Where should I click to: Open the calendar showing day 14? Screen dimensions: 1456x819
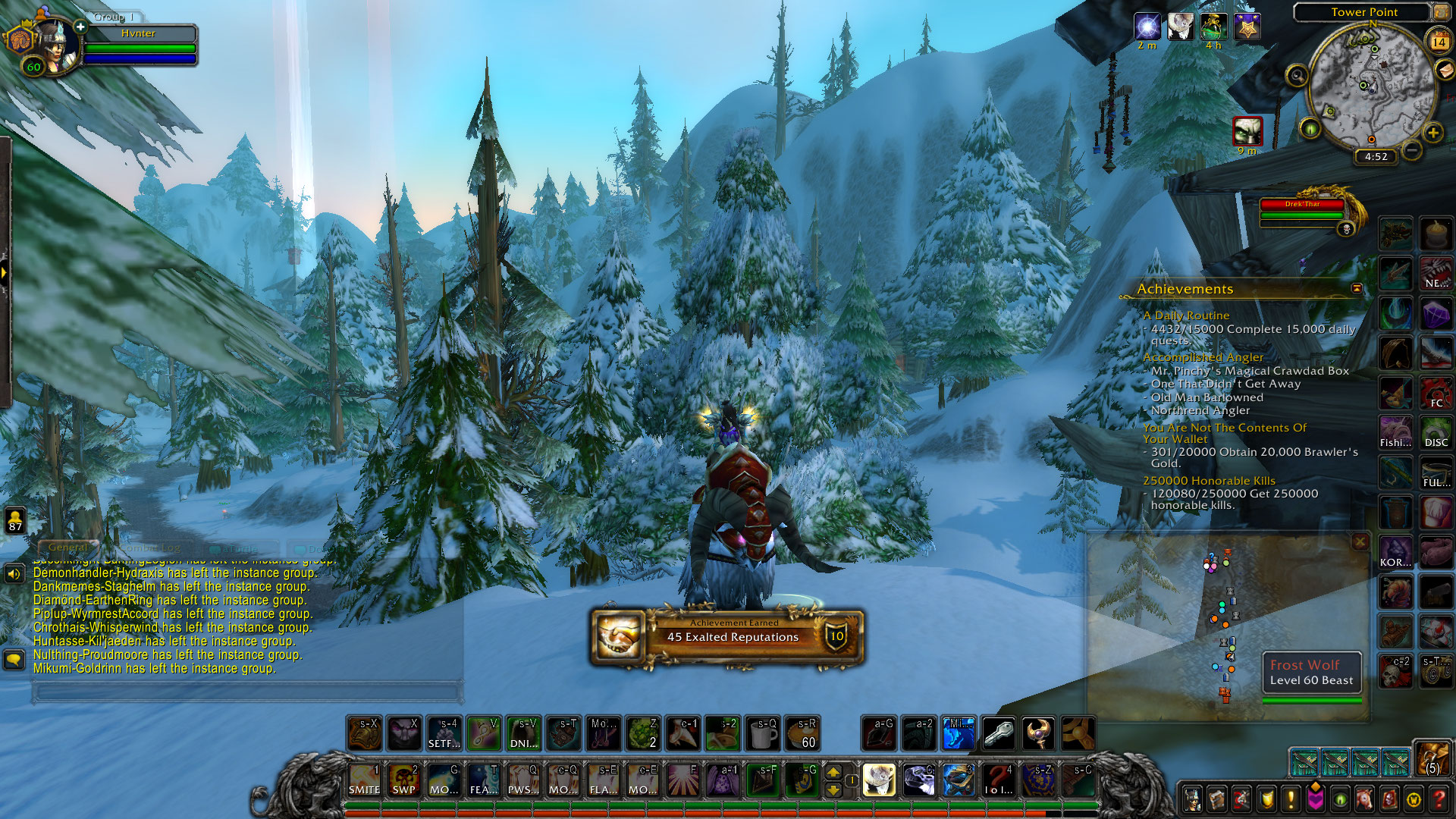pyautogui.click(x=1439, y=41)
